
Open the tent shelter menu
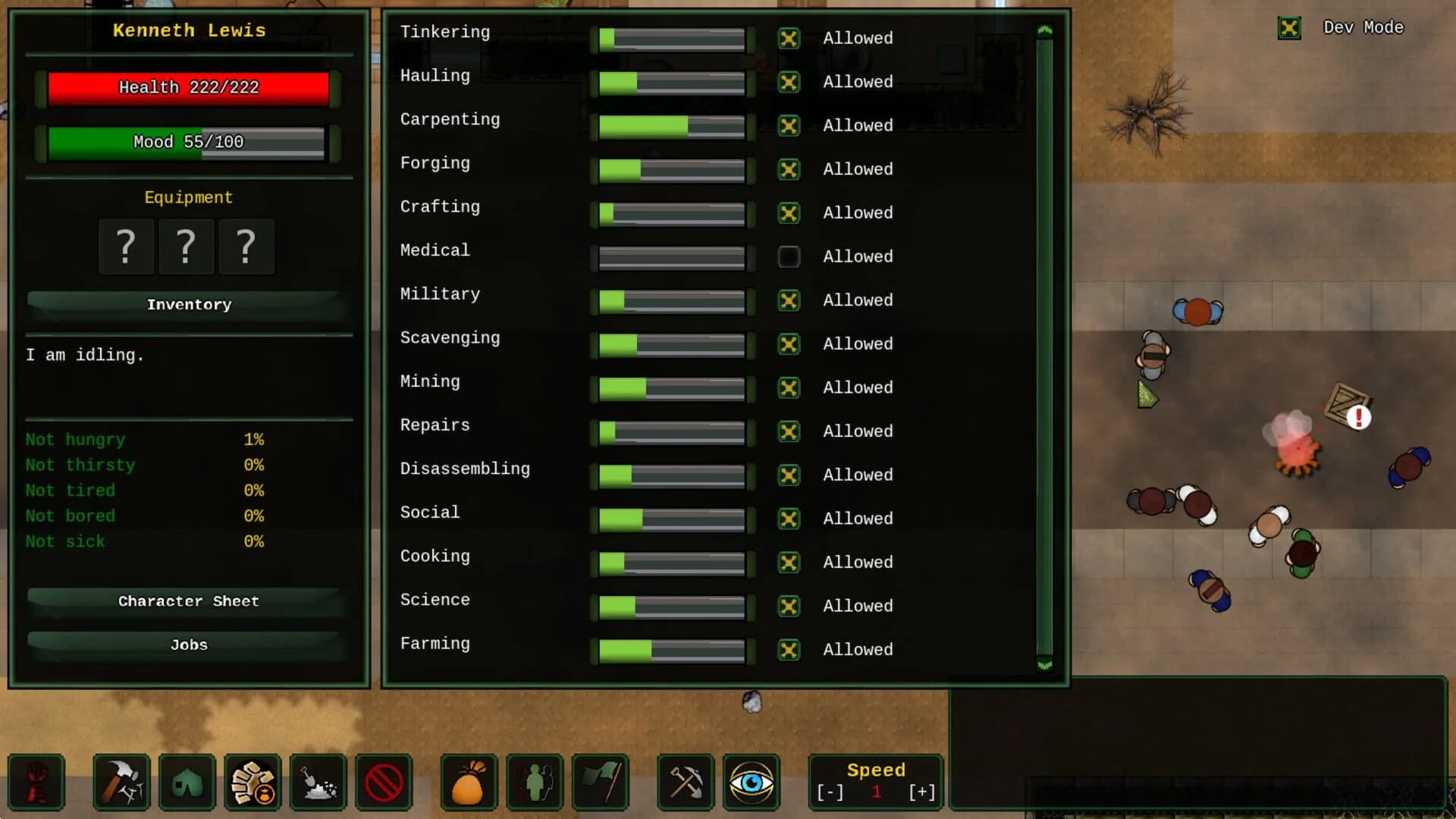tap(187, 783)
